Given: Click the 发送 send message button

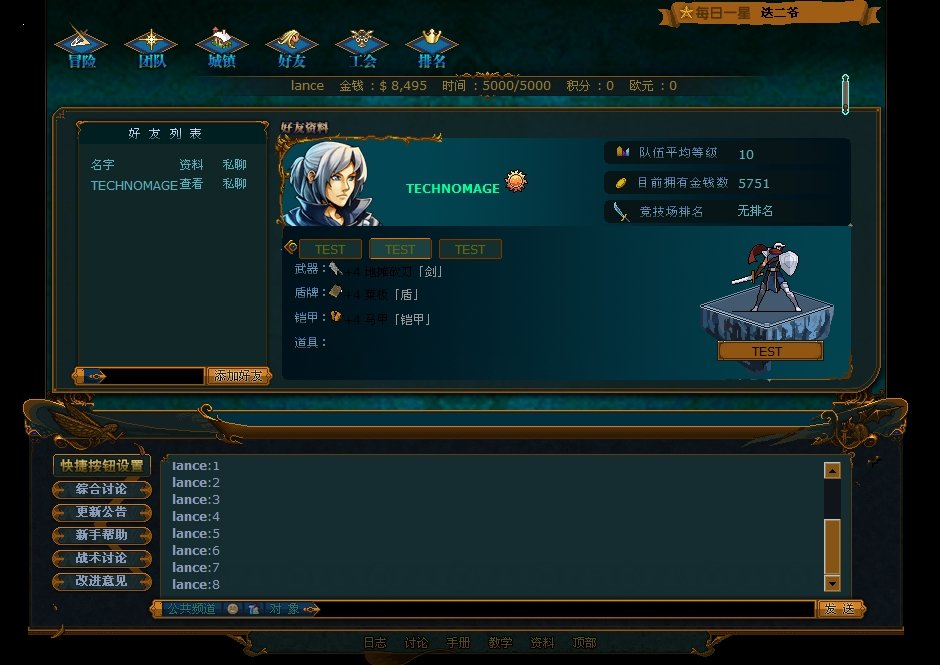Looking at the screenshot, I should coord(840,609).
